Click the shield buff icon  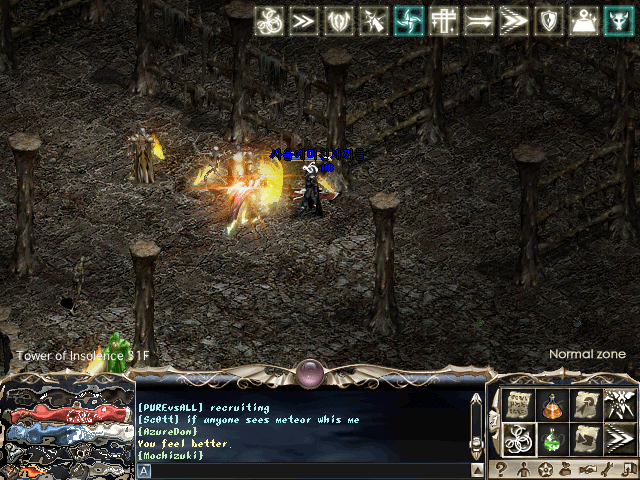[549, 20]
